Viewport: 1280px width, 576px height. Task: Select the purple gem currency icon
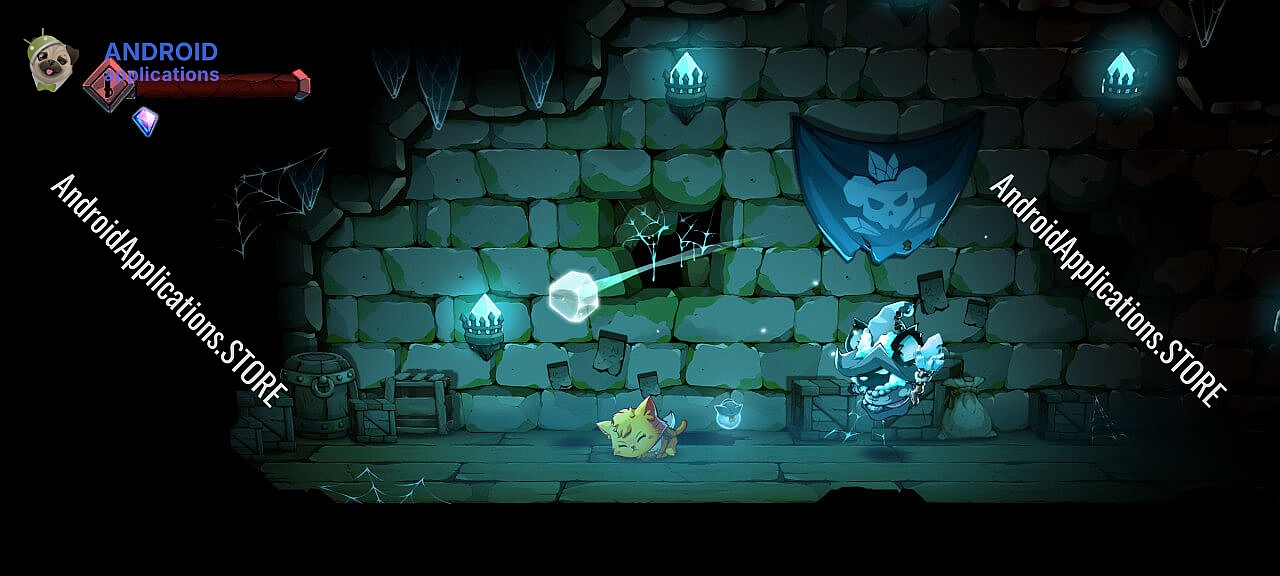tap(146, 121)
